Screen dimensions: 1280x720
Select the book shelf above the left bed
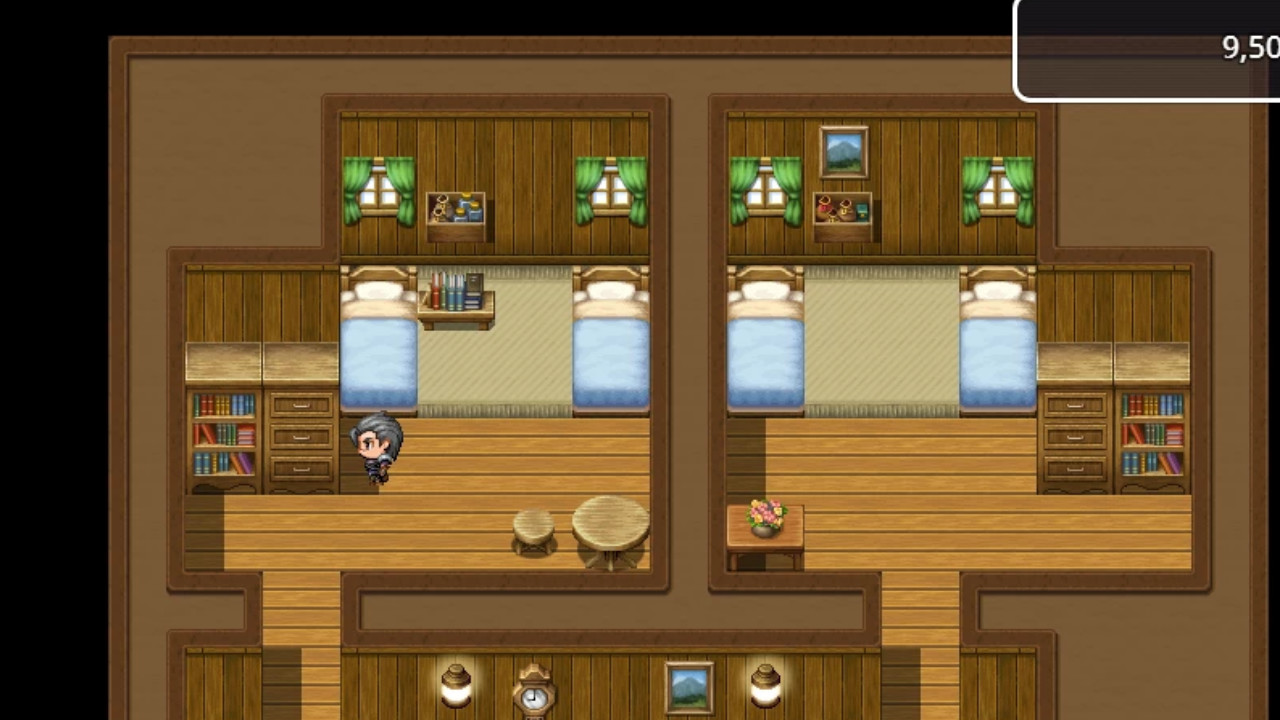pos(457,290)
